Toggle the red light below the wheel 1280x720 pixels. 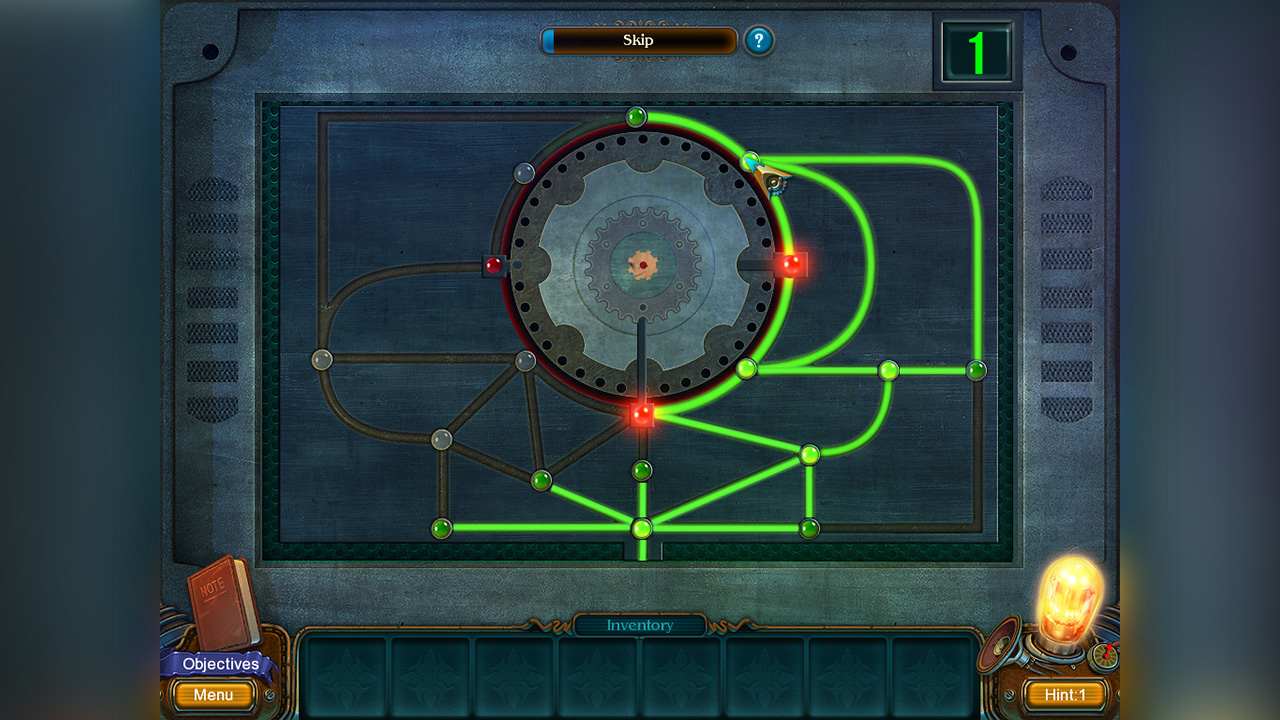coord(641,413)
